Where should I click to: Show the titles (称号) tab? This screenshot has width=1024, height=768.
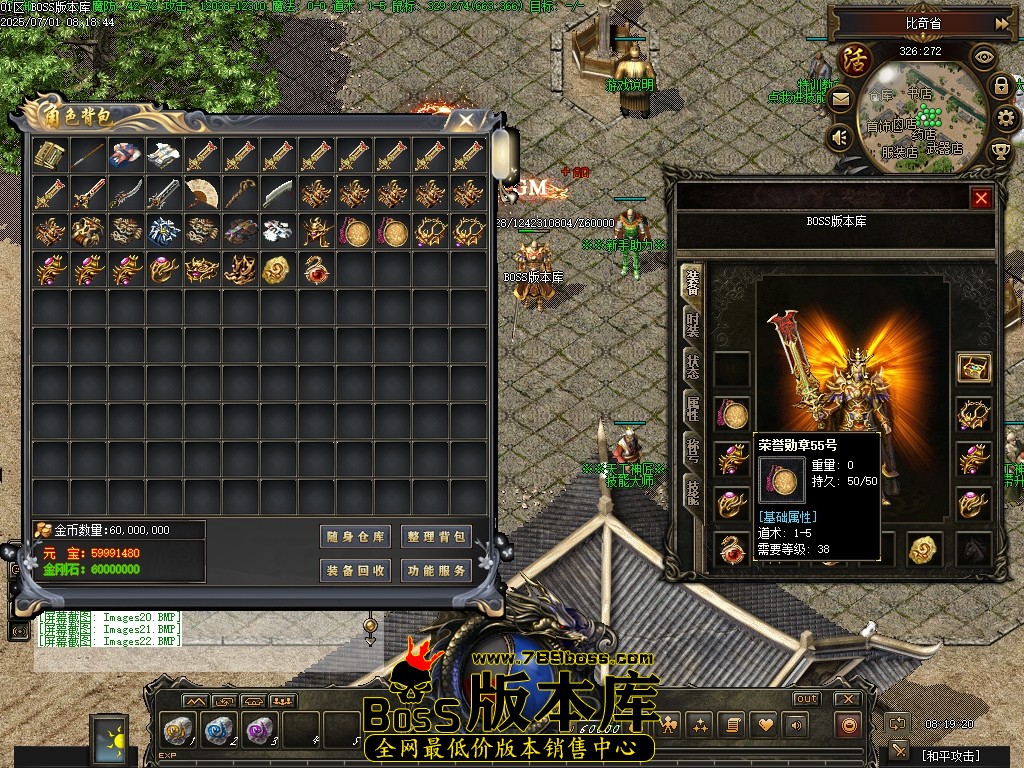(692, 449)
